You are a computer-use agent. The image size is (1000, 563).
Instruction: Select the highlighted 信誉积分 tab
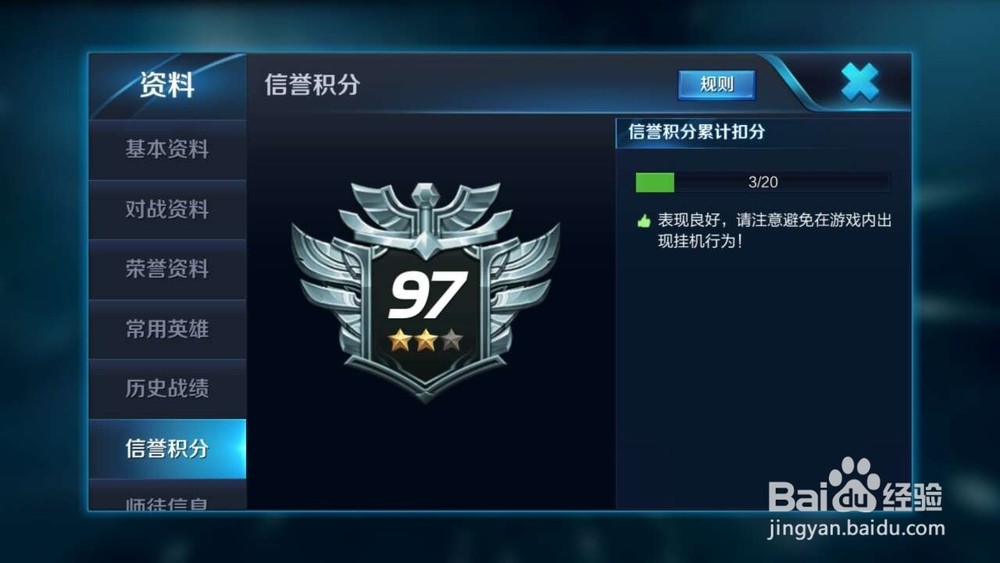[x=167, y=449]
